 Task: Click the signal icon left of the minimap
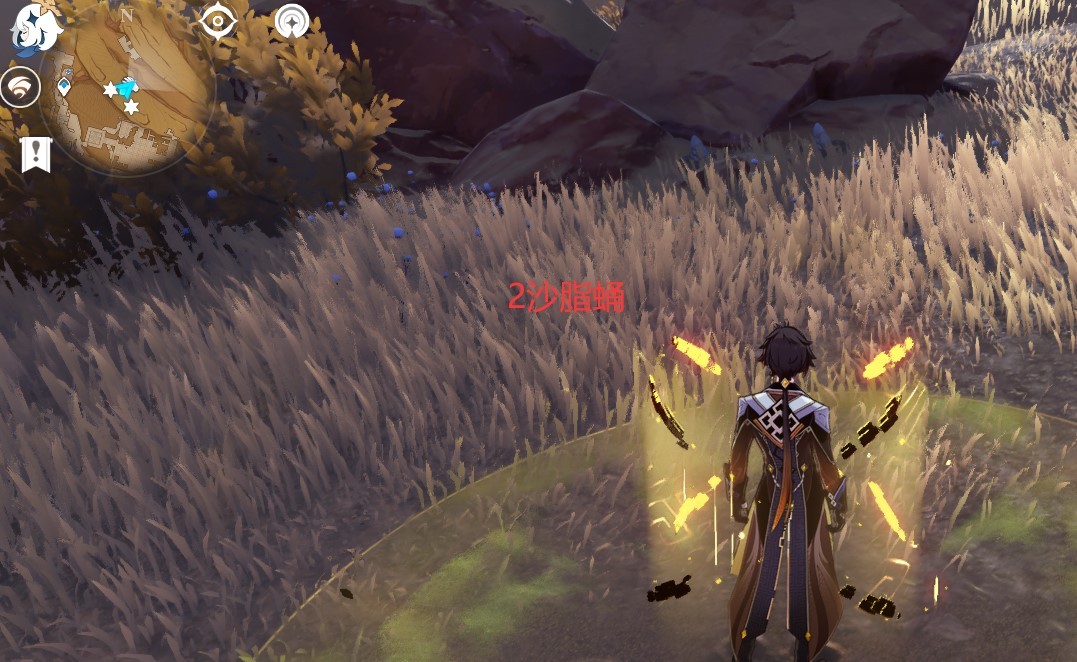(20, 87)
